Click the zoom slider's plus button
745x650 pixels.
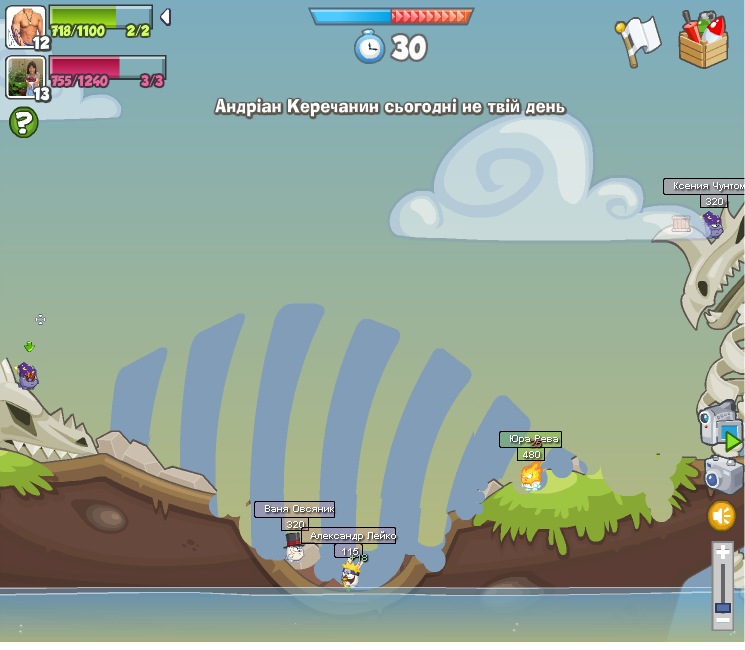point(723,552)
